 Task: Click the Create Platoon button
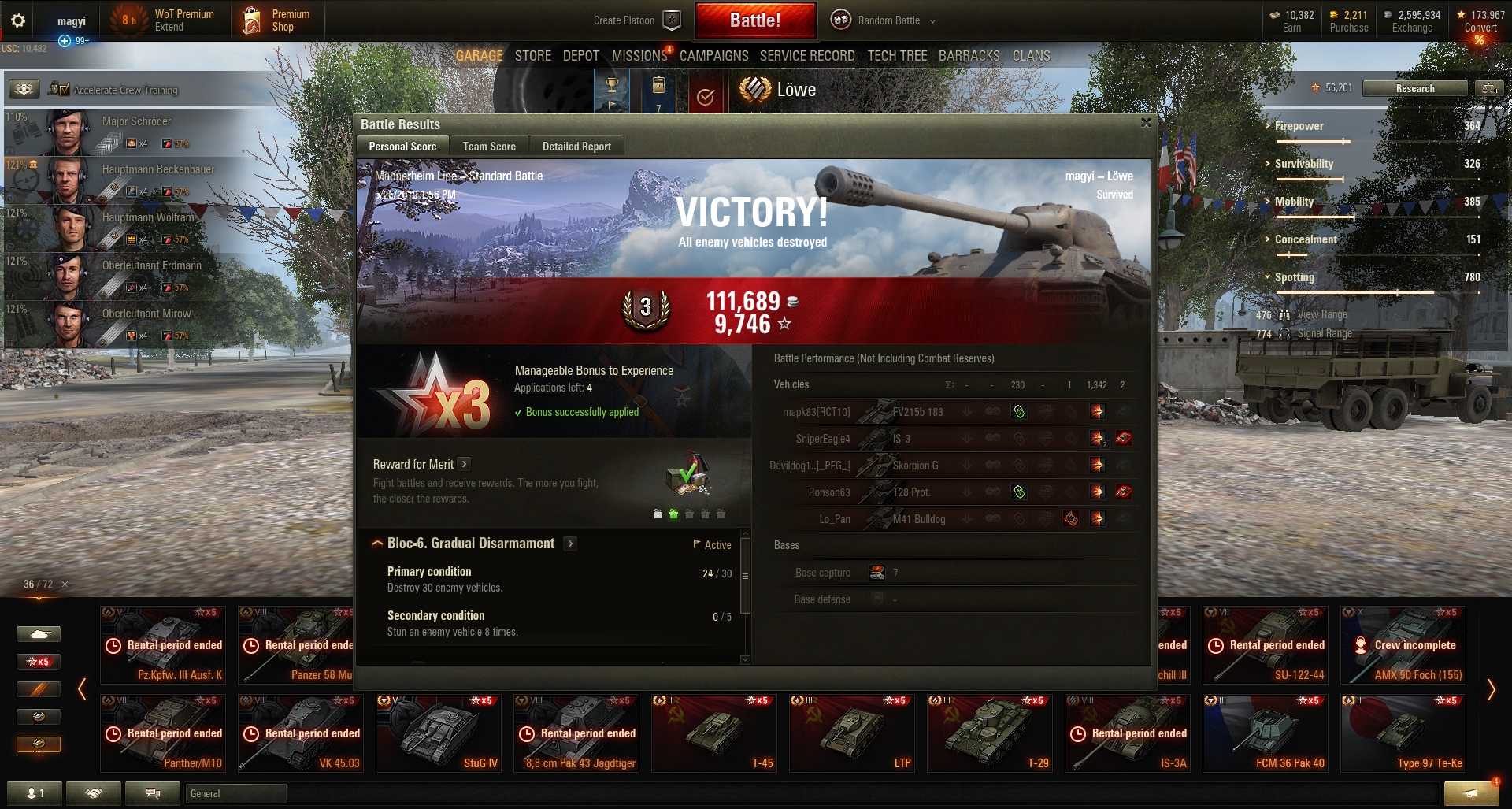[x=636, y=20]
